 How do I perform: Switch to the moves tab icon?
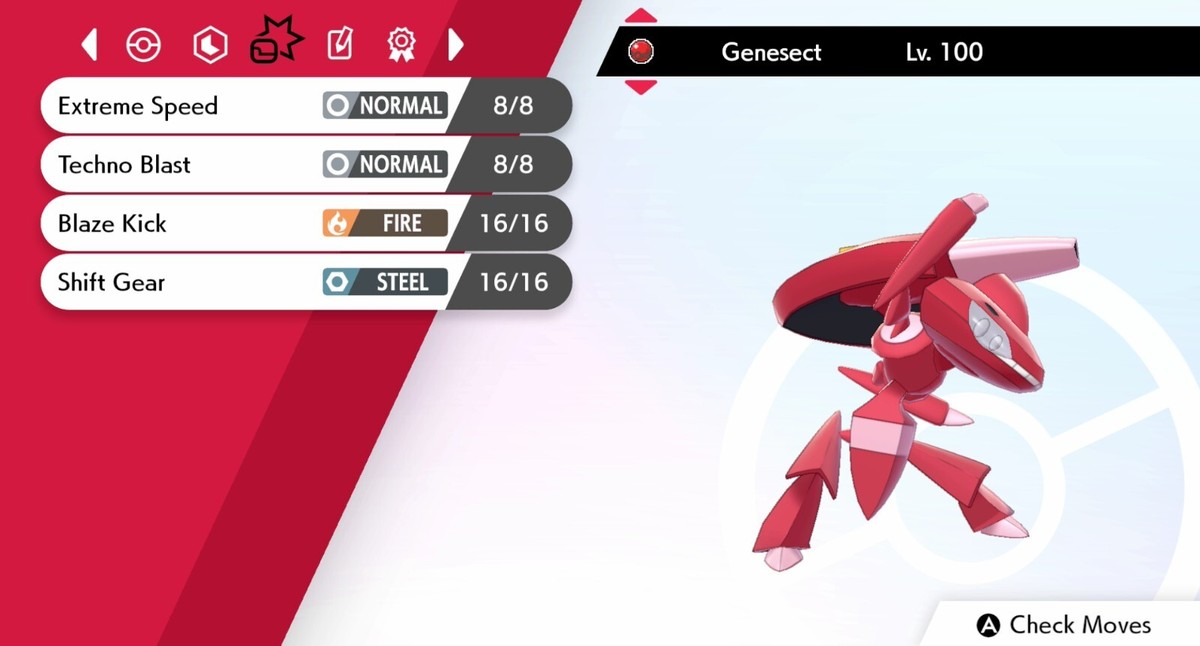pos(275,42)
